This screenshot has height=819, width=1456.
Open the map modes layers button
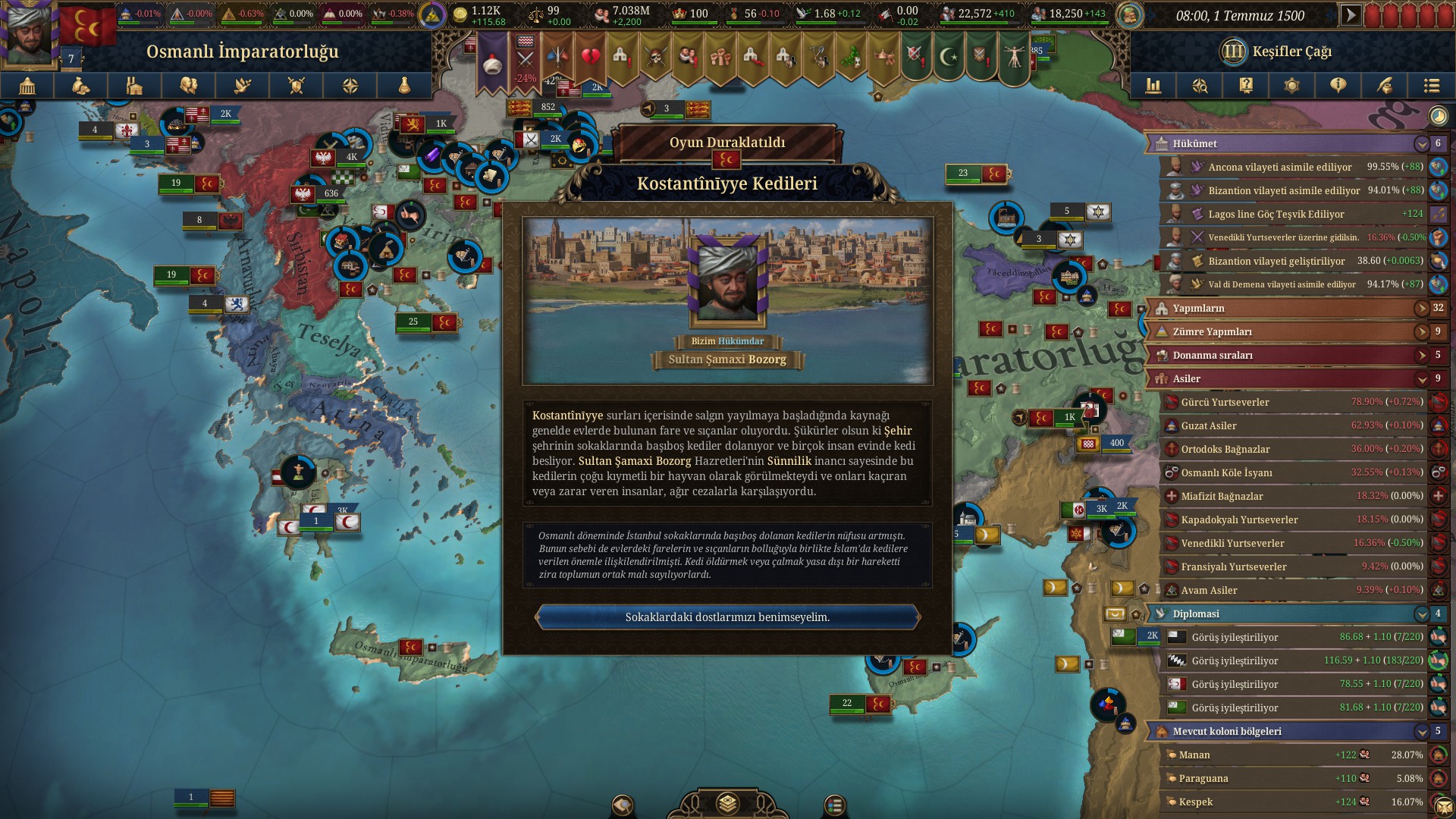(x=727, y=803)
